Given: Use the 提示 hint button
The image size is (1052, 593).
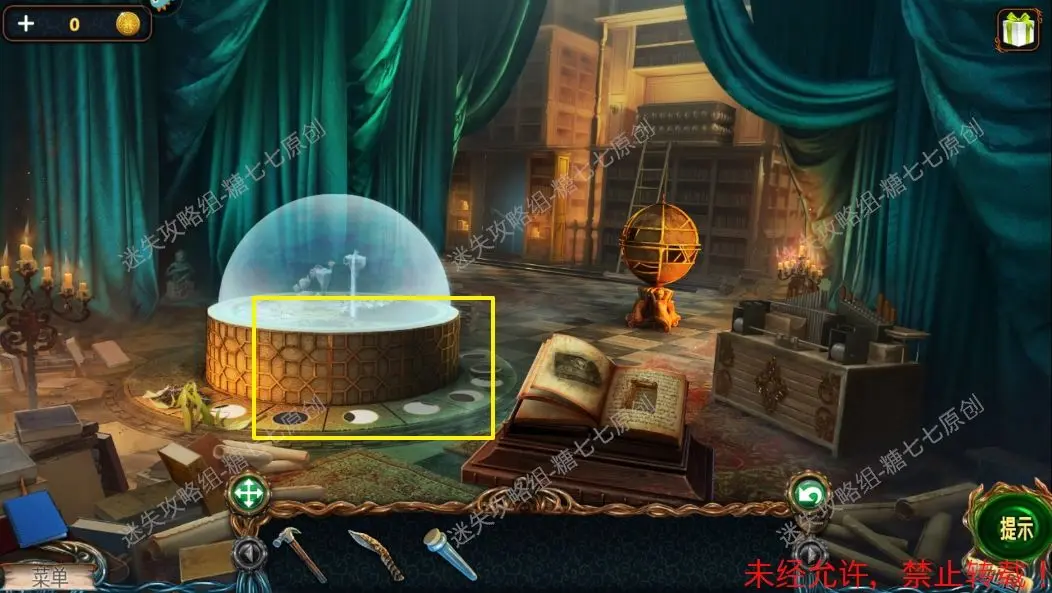Looking at the screenshot, I should pos(1017,529).
